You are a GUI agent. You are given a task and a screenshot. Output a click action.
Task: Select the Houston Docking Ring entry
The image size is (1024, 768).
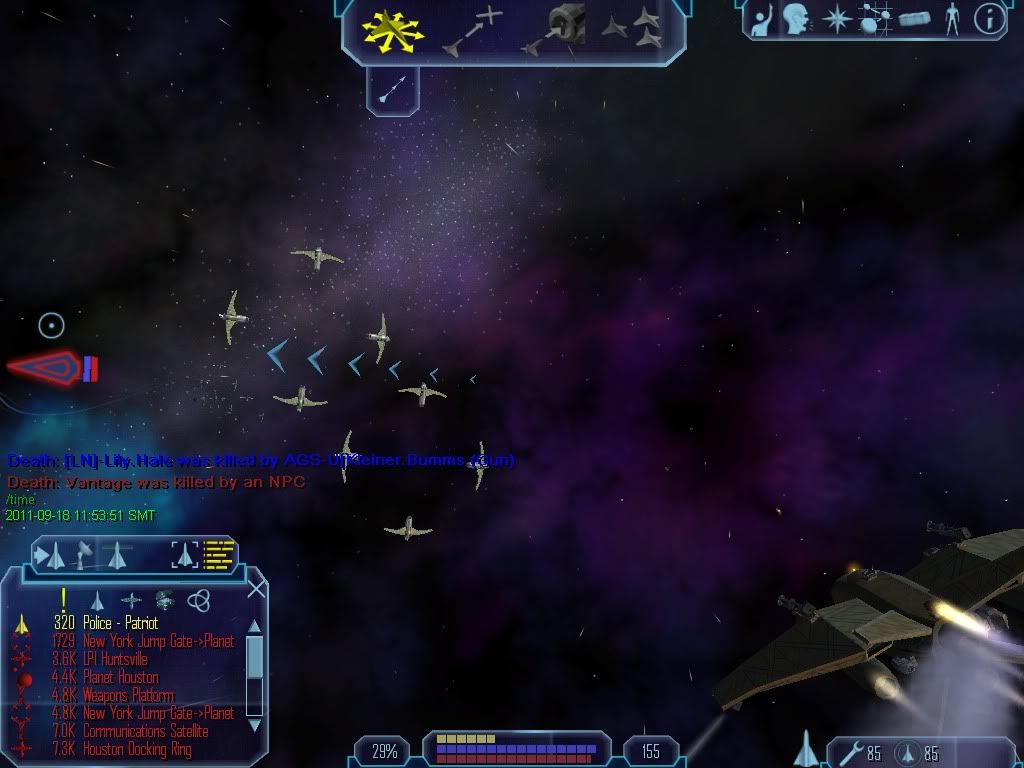coord(137,749)
